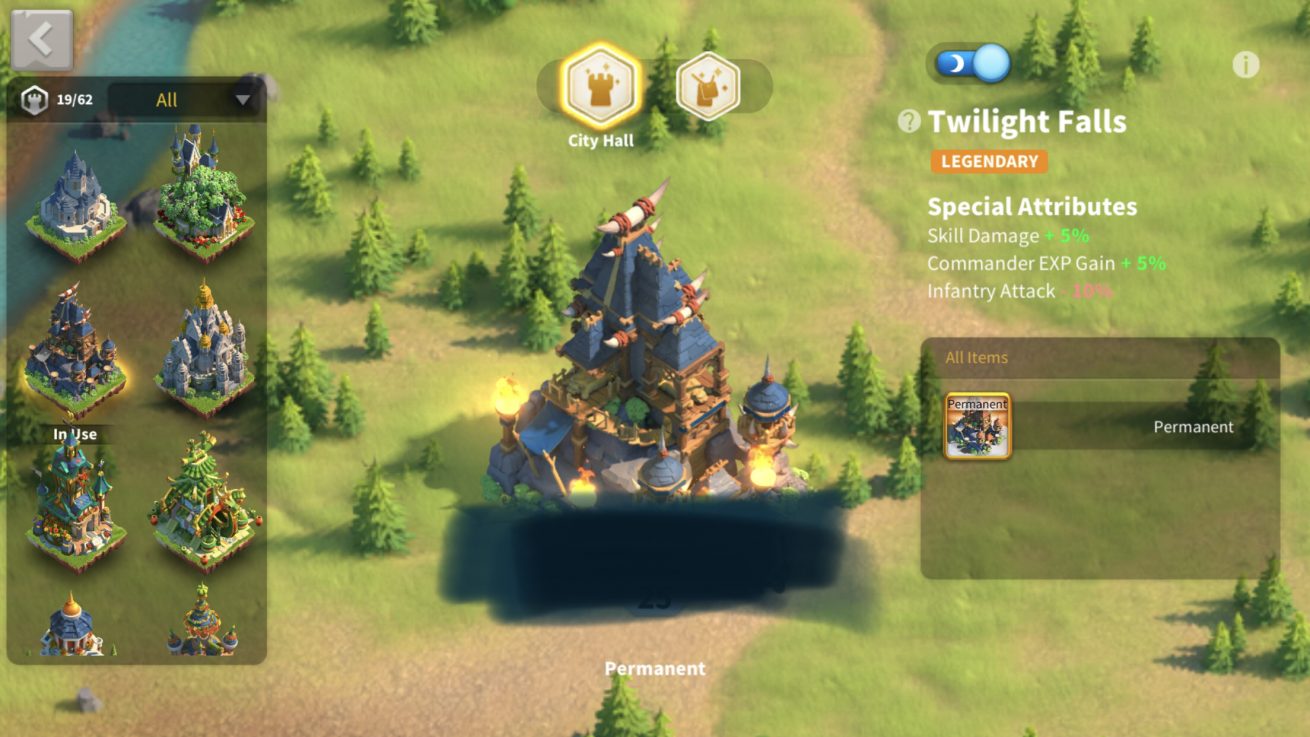This screenshot has height=737, width=1310.
Task: Click the question mark beside Twilight Falls
Action: [909, 121]
